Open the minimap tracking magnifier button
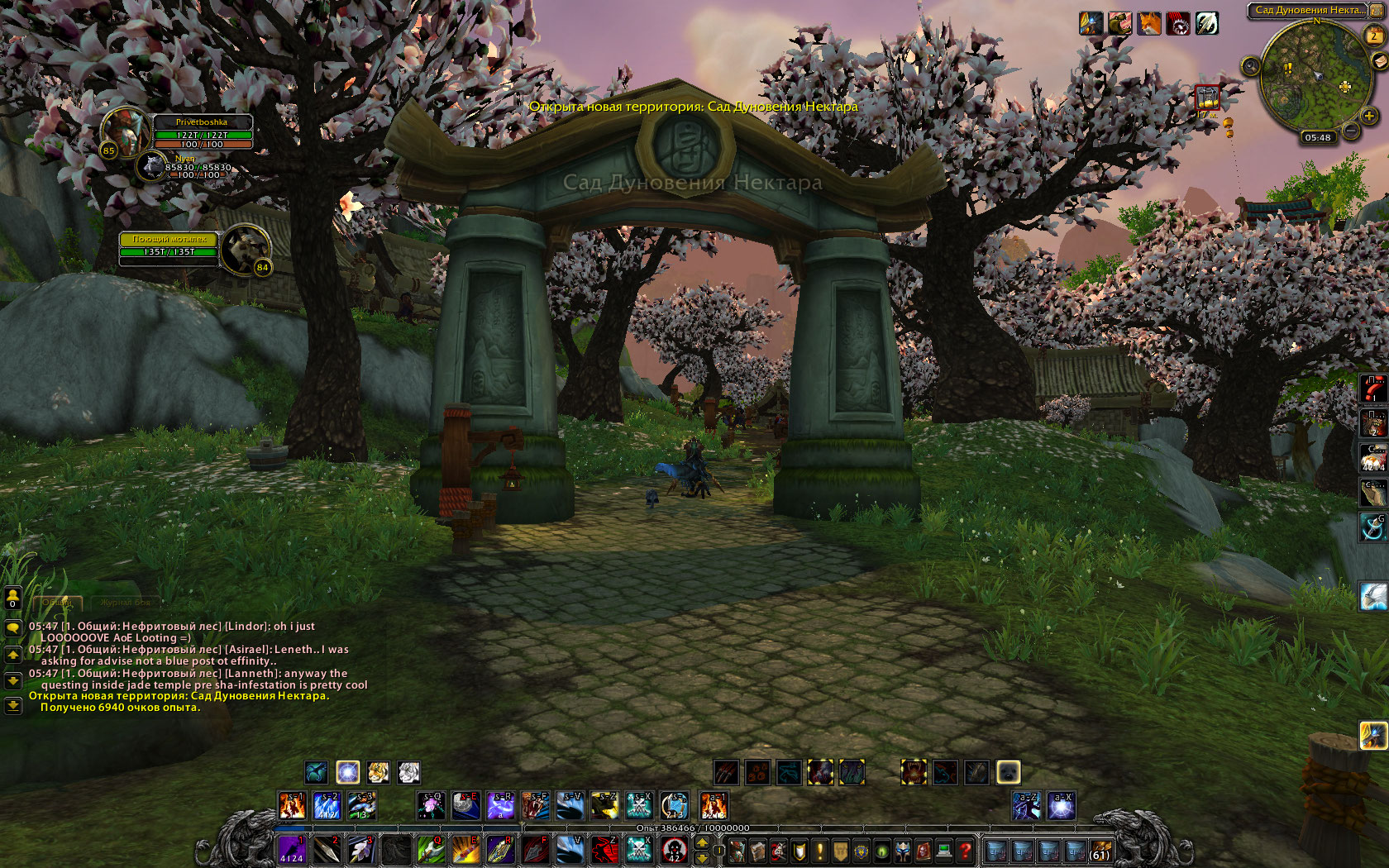 tap(1250, 66)
